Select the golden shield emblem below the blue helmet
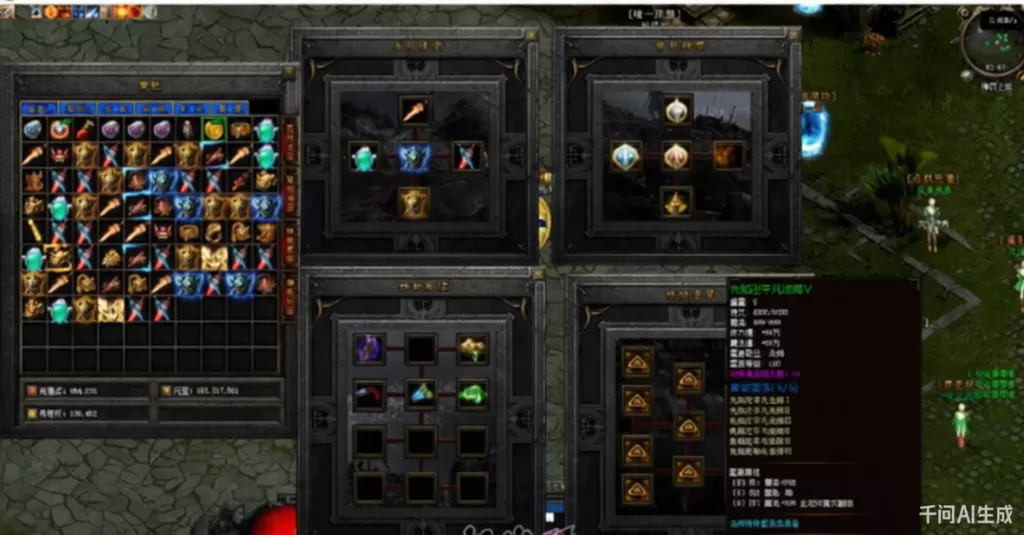Screen dimensions: 1024x535 (414, 201)
